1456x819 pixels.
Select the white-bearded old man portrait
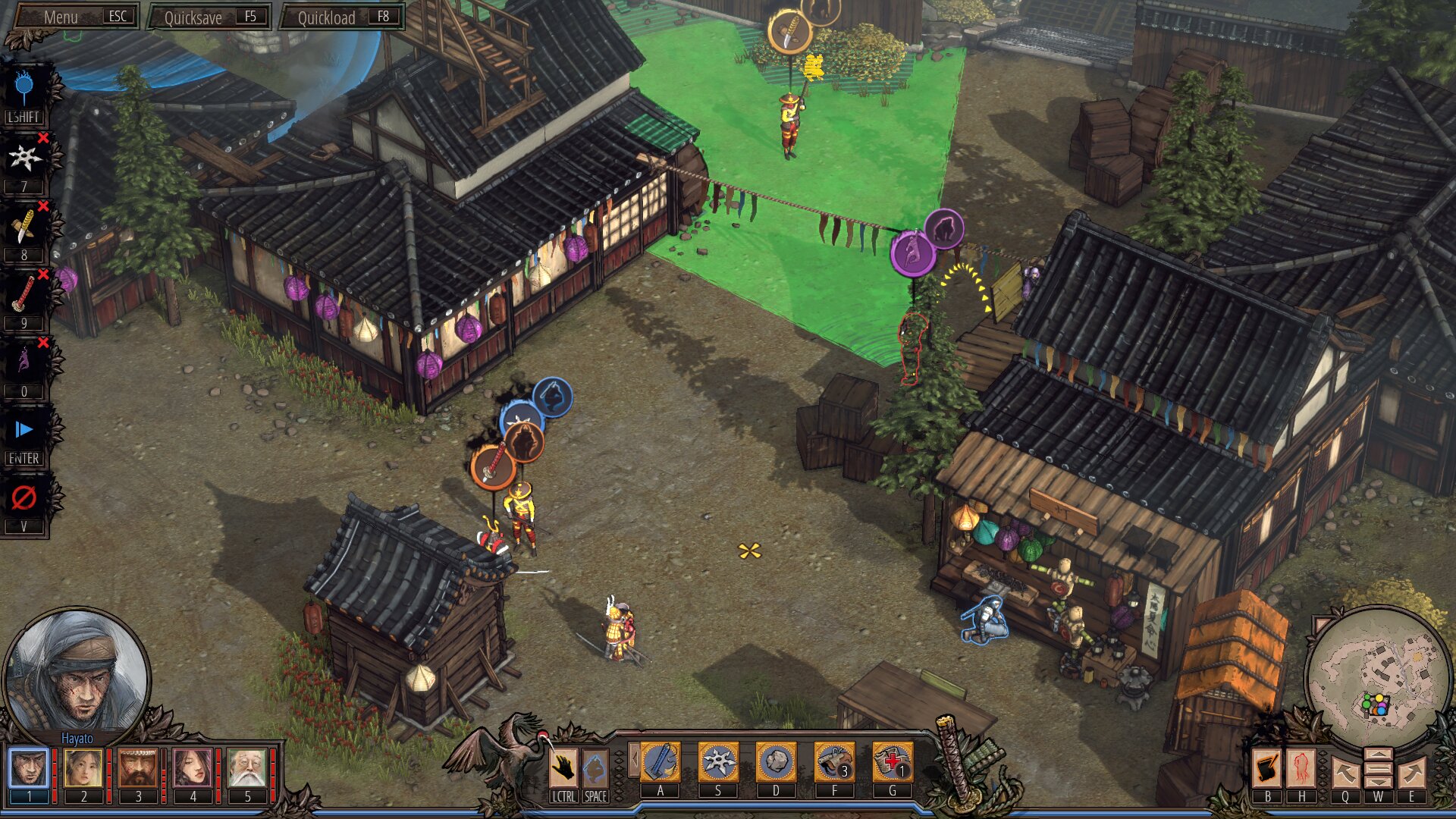coord(247,767)
